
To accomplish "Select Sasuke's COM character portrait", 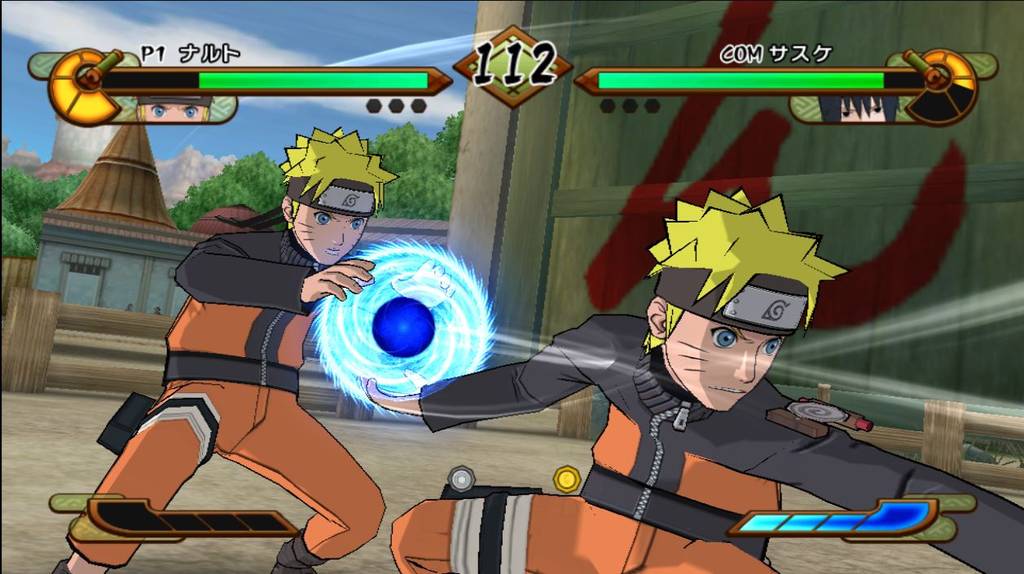I will click(855, 108).
